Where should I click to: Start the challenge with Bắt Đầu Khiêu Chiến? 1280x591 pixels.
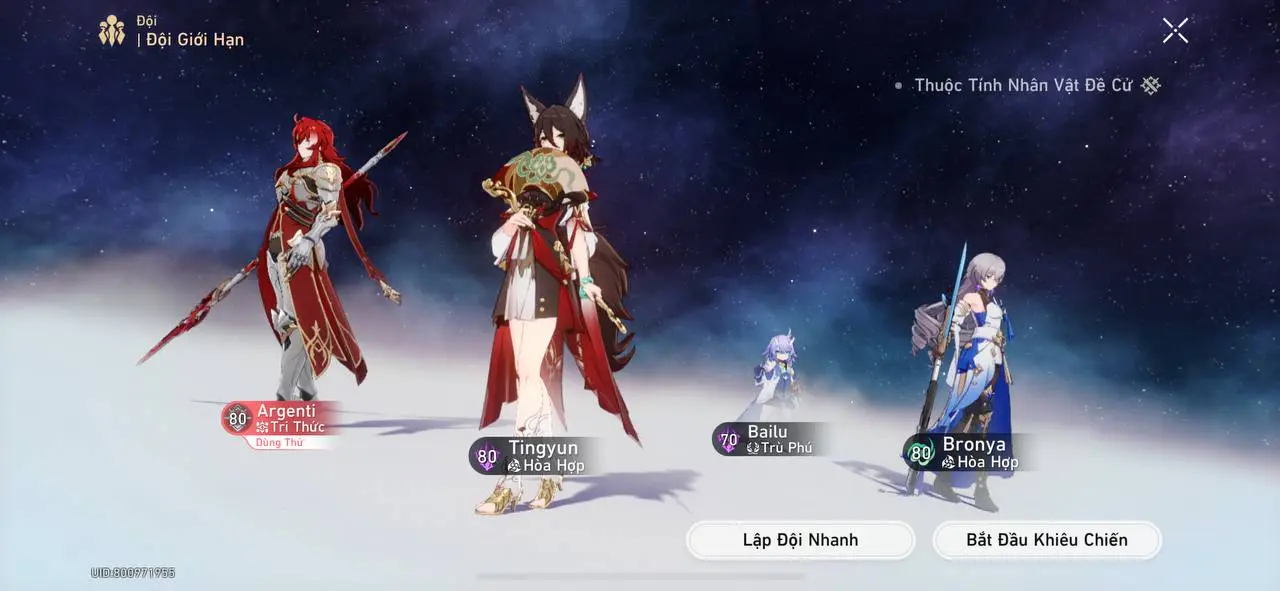(1046, 540)
